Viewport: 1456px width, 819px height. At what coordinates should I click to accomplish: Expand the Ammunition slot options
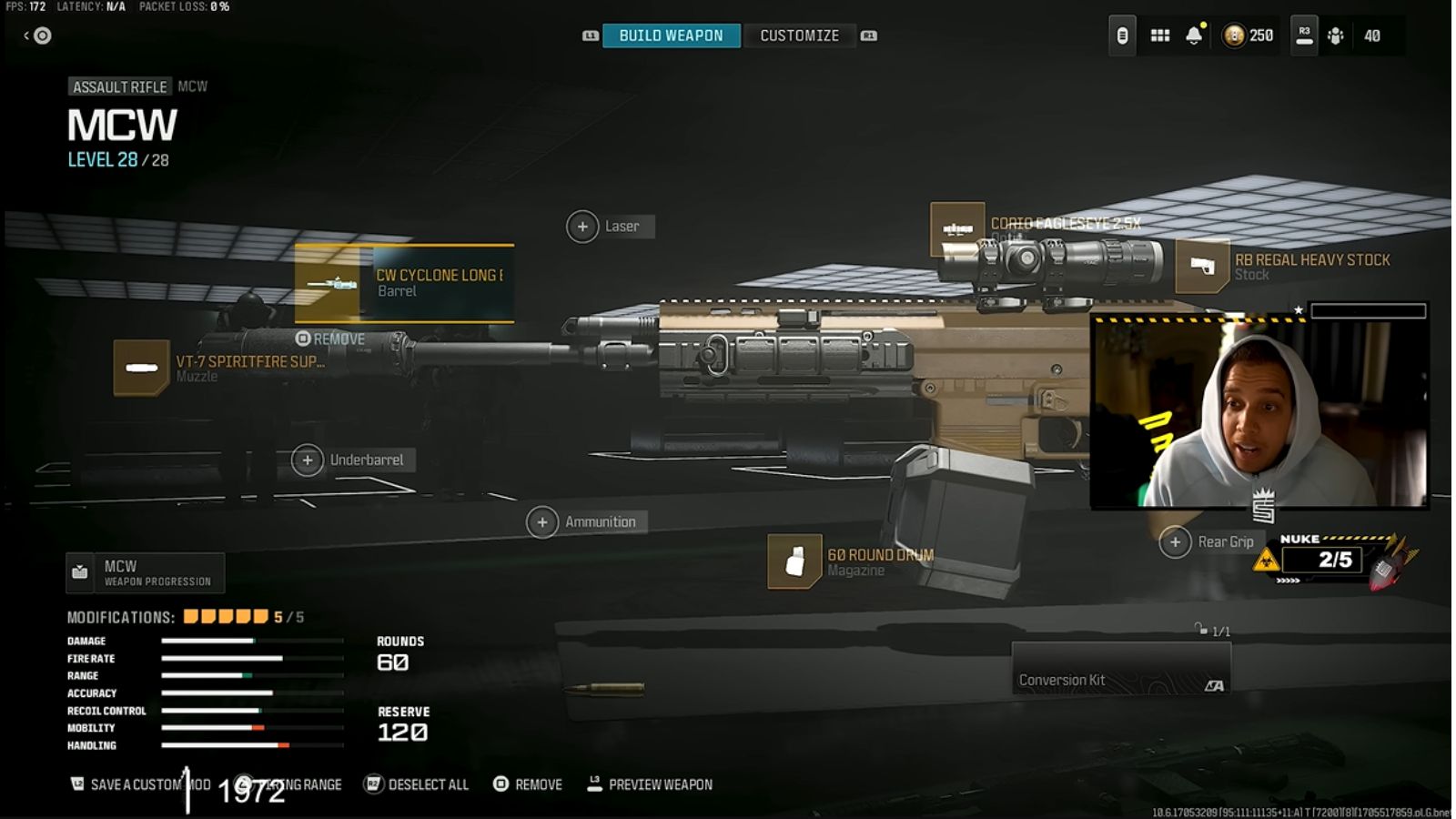click(543, 521)
